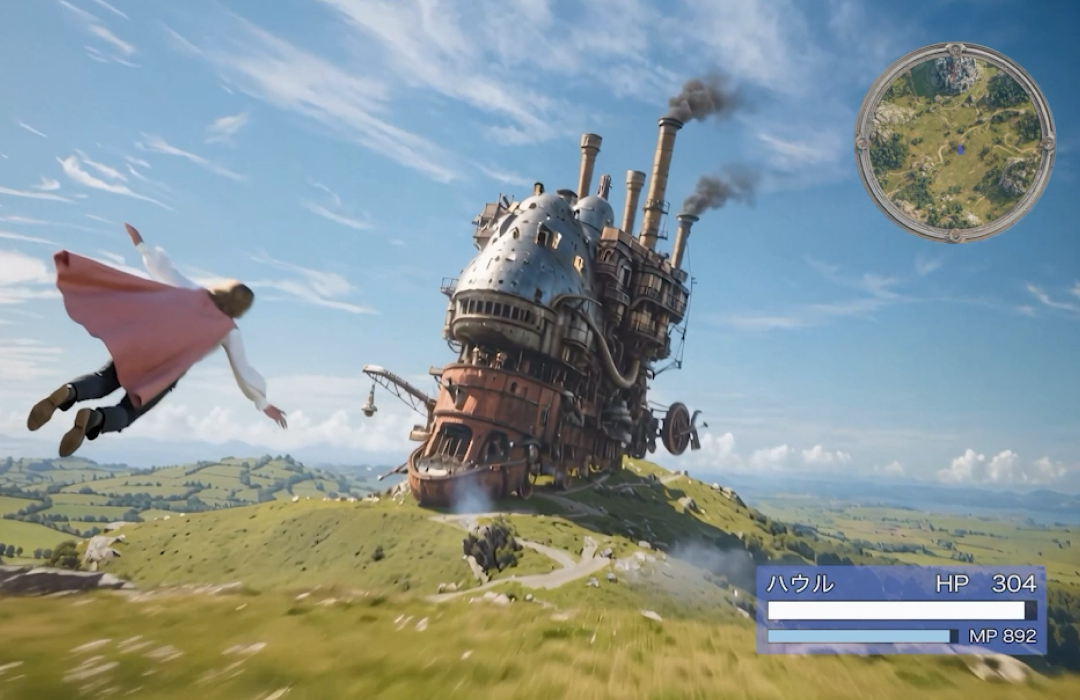Select the ハウル character status panel
This screenshot has height=700, width=1080.
click(900, 609)
